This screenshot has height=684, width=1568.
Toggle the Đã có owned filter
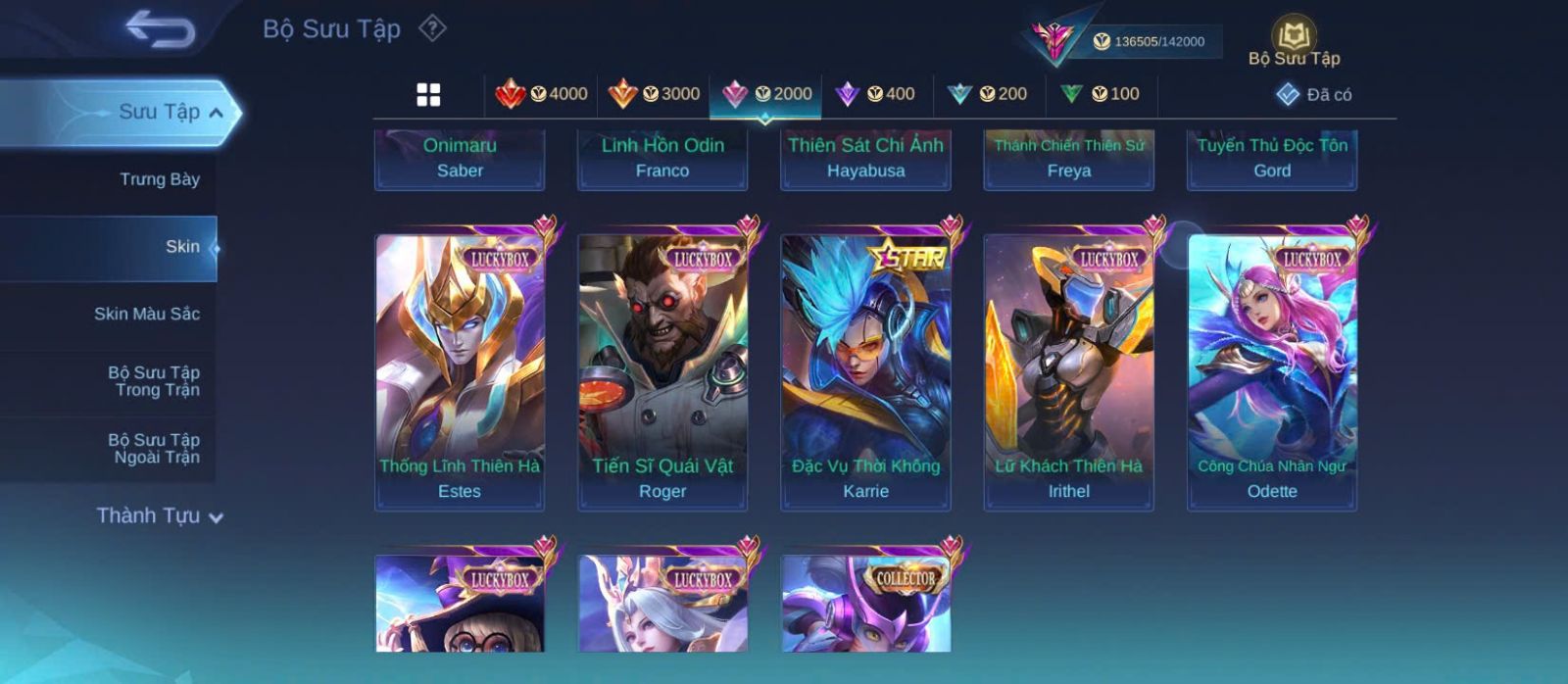1314,94
